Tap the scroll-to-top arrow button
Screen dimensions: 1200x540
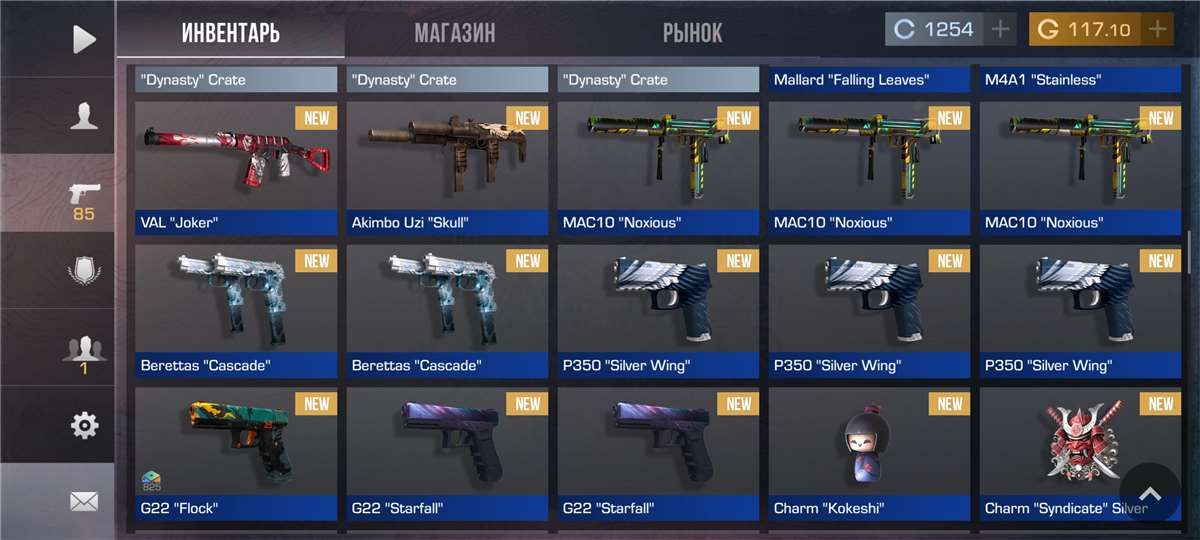pyautogui.click(x=1150, y=494)
